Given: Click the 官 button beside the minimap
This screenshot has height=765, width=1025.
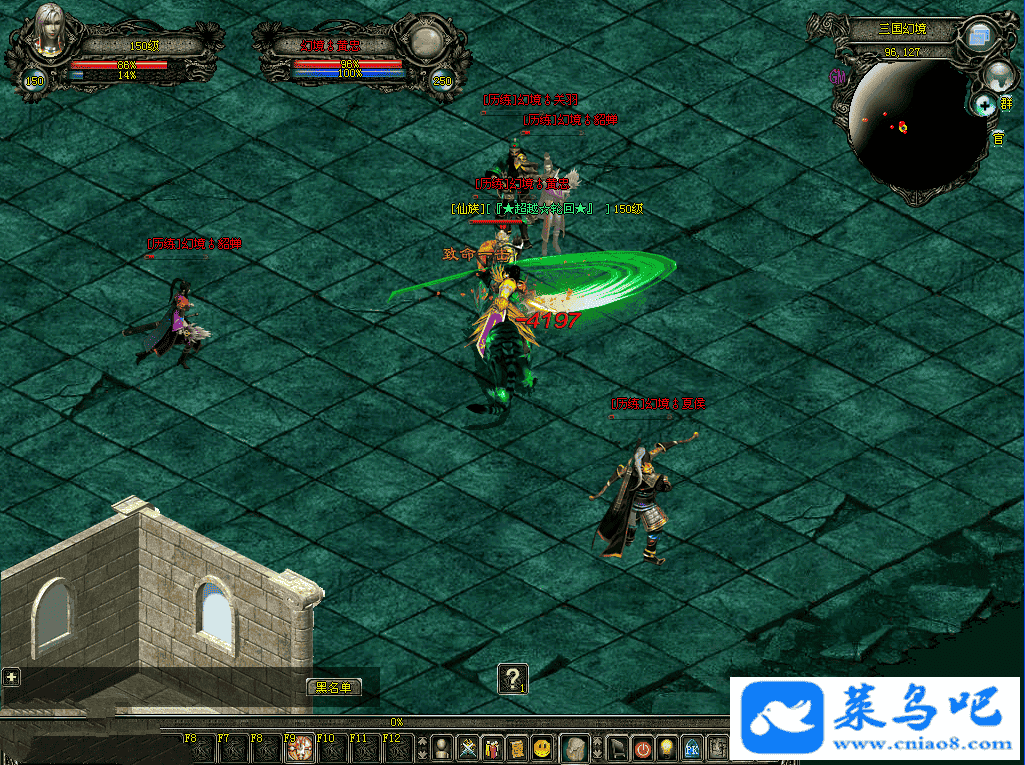Looking at the screenshot, I should (x=997, y=139).
